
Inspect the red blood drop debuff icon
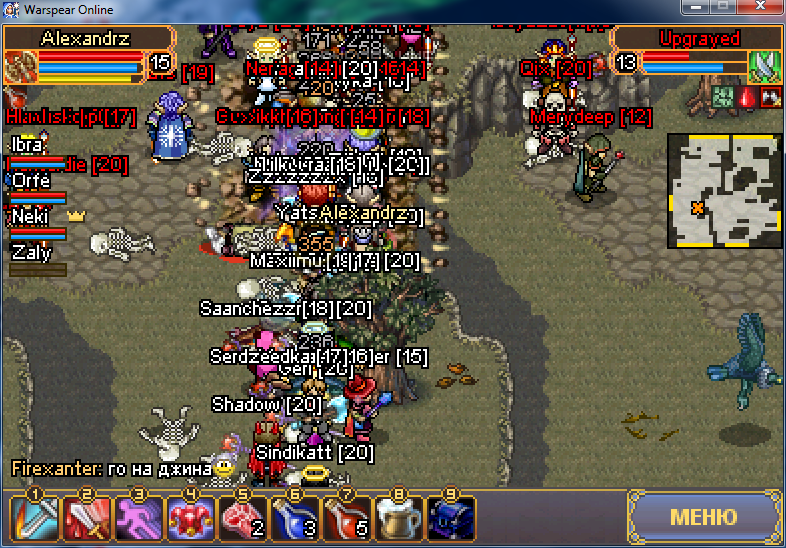(747, 97)
